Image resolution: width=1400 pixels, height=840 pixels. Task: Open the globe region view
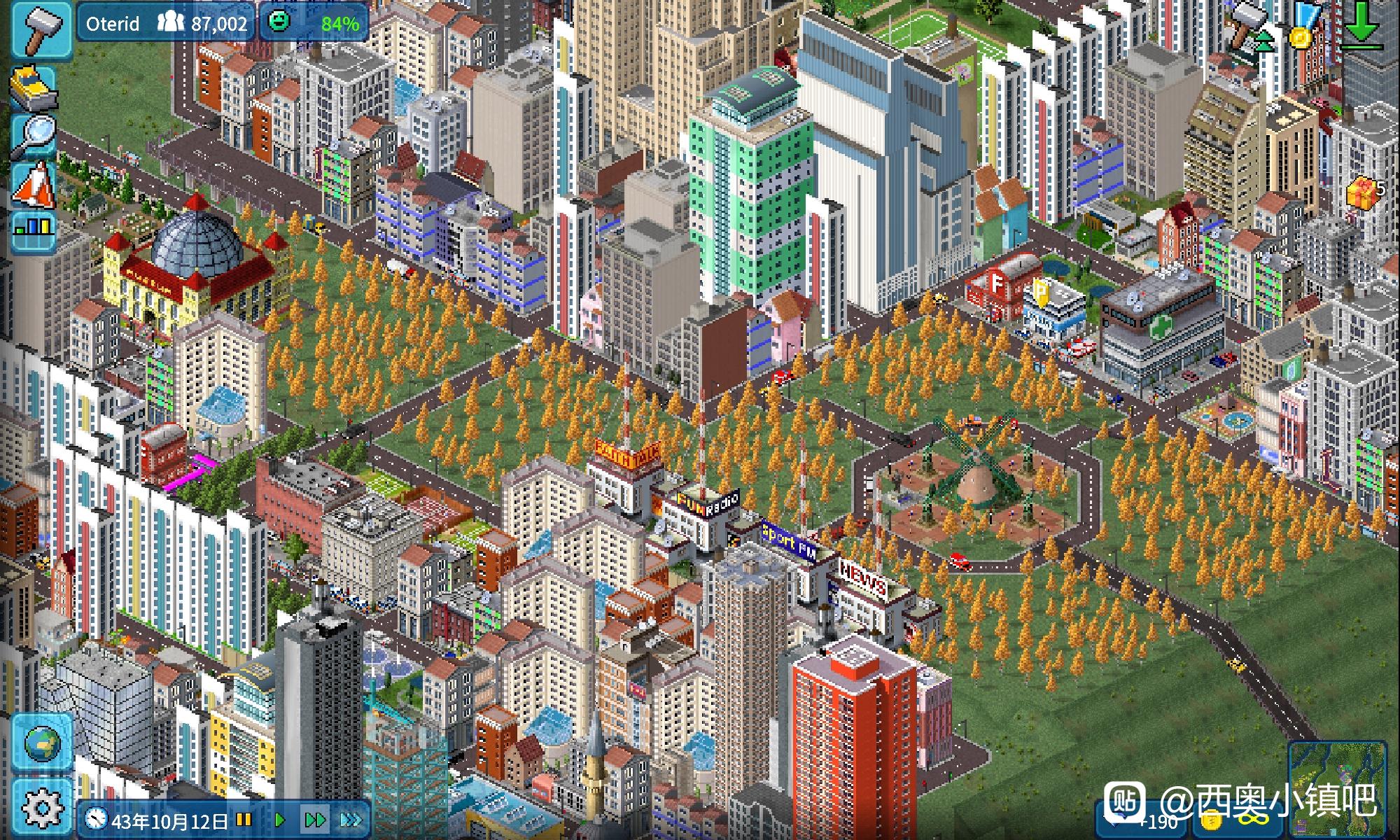[42, 743]
